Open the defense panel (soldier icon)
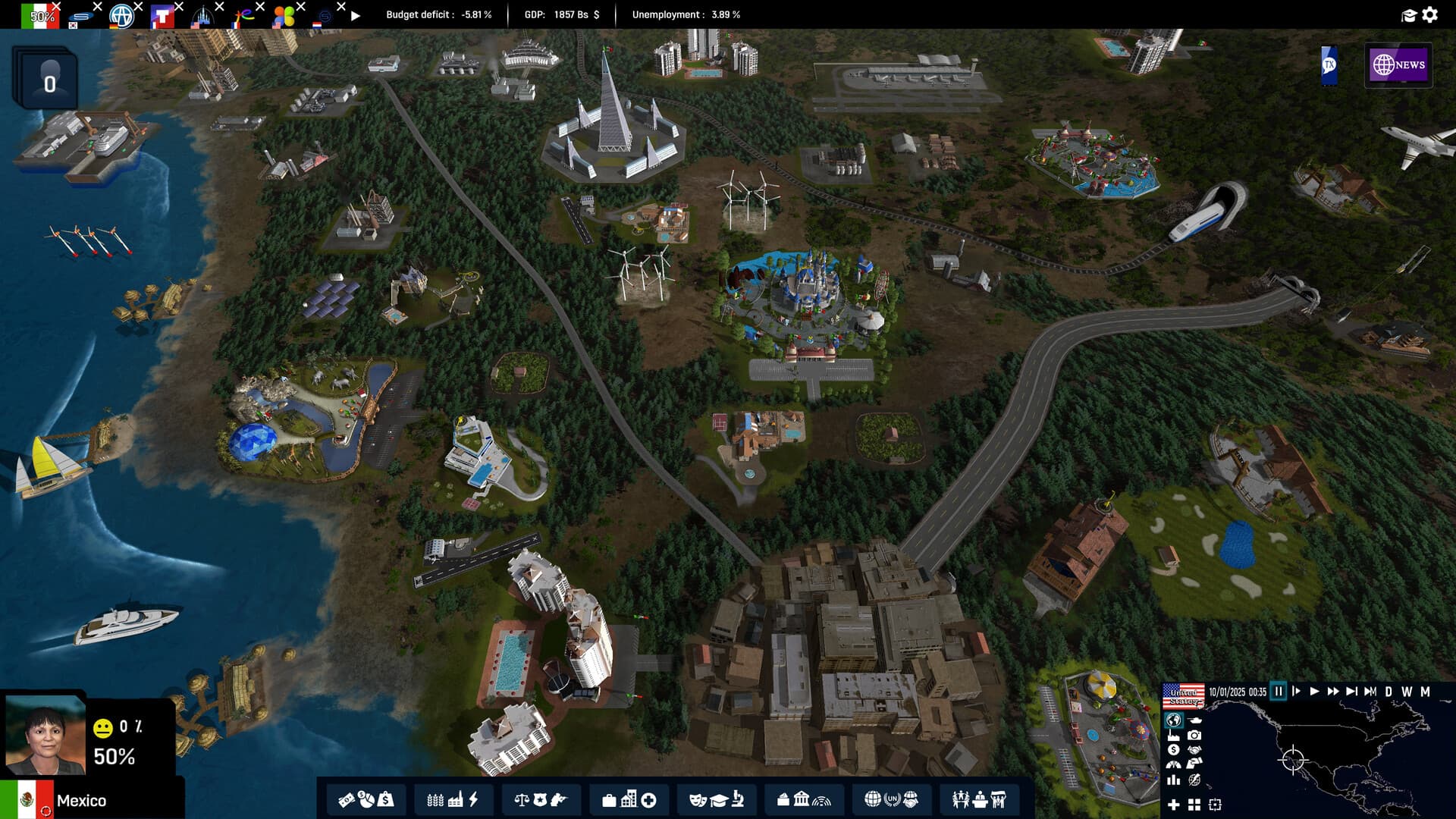The image size is (1456, 819). click(x=561, y=799)
